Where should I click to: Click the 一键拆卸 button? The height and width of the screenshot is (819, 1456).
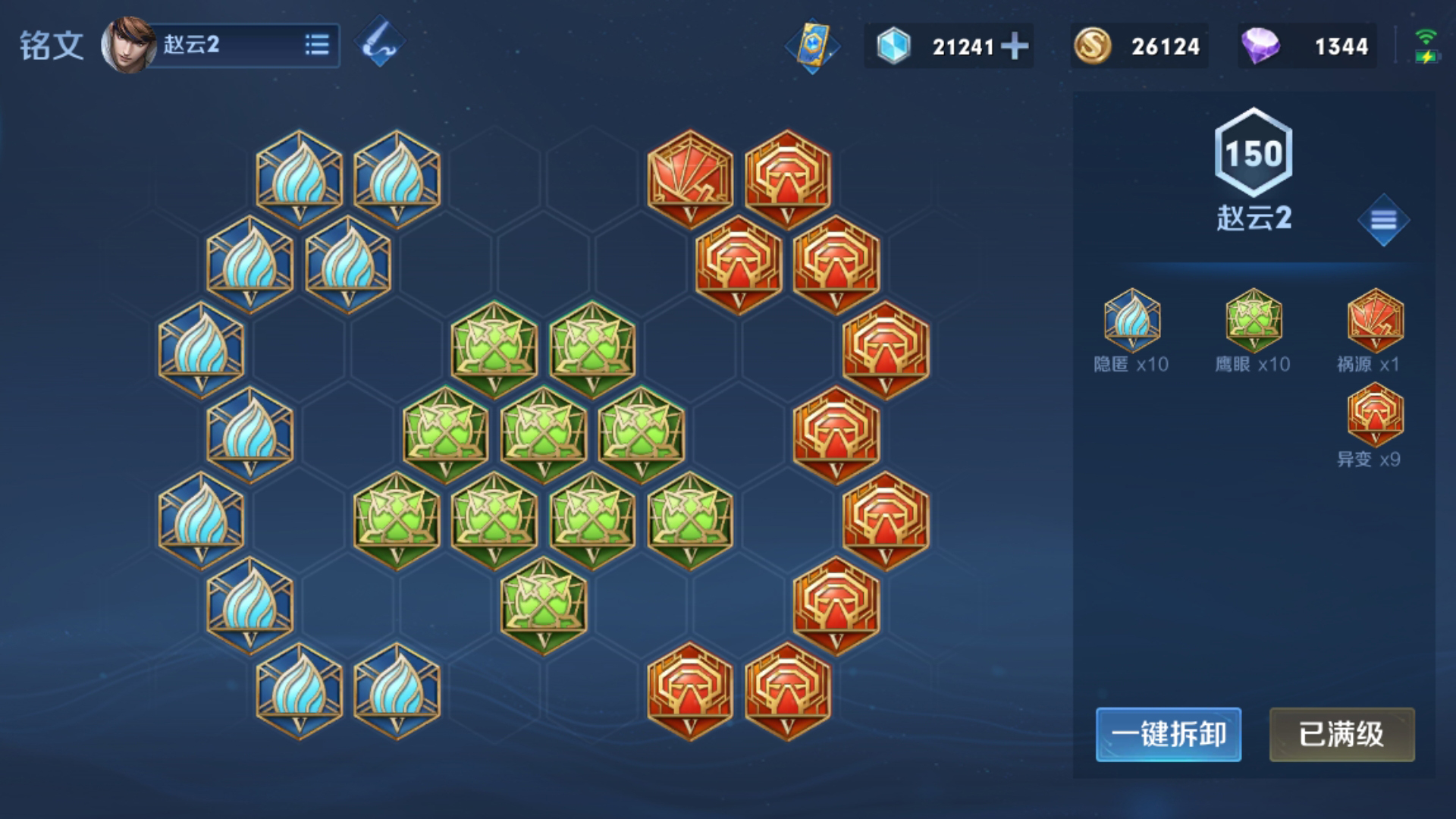(x=1168, y=734)
